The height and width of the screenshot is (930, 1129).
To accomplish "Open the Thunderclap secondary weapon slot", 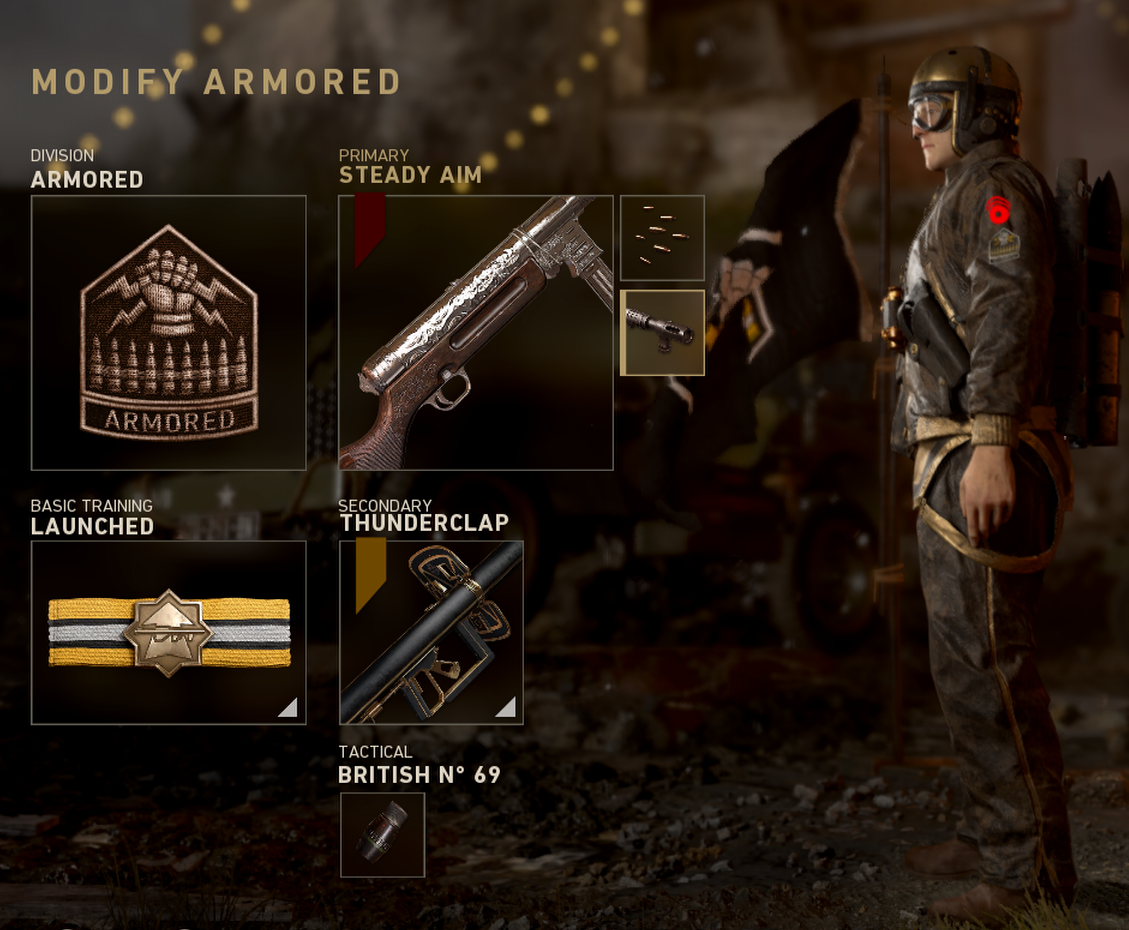I will (x=431, y=632).
